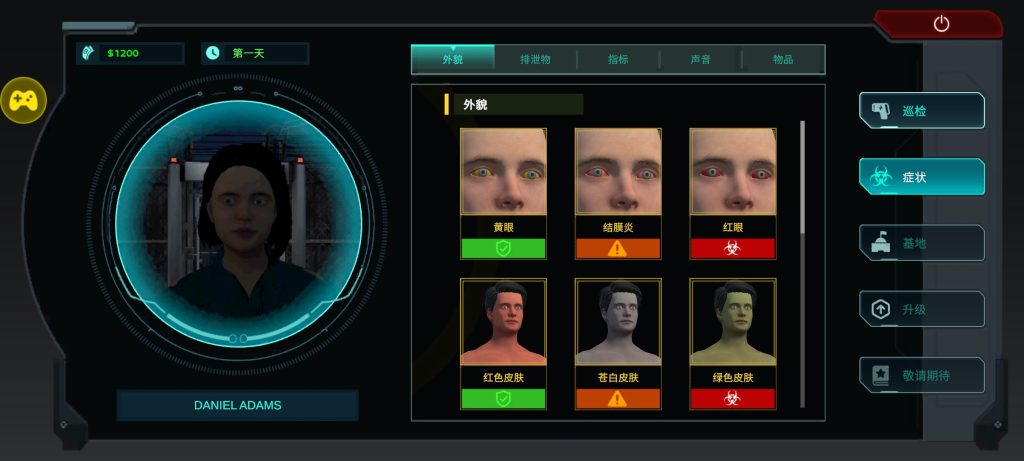This screenshot has height=461, width=1024.
Task: Open the 排泄物 tab
Action: 535,60
